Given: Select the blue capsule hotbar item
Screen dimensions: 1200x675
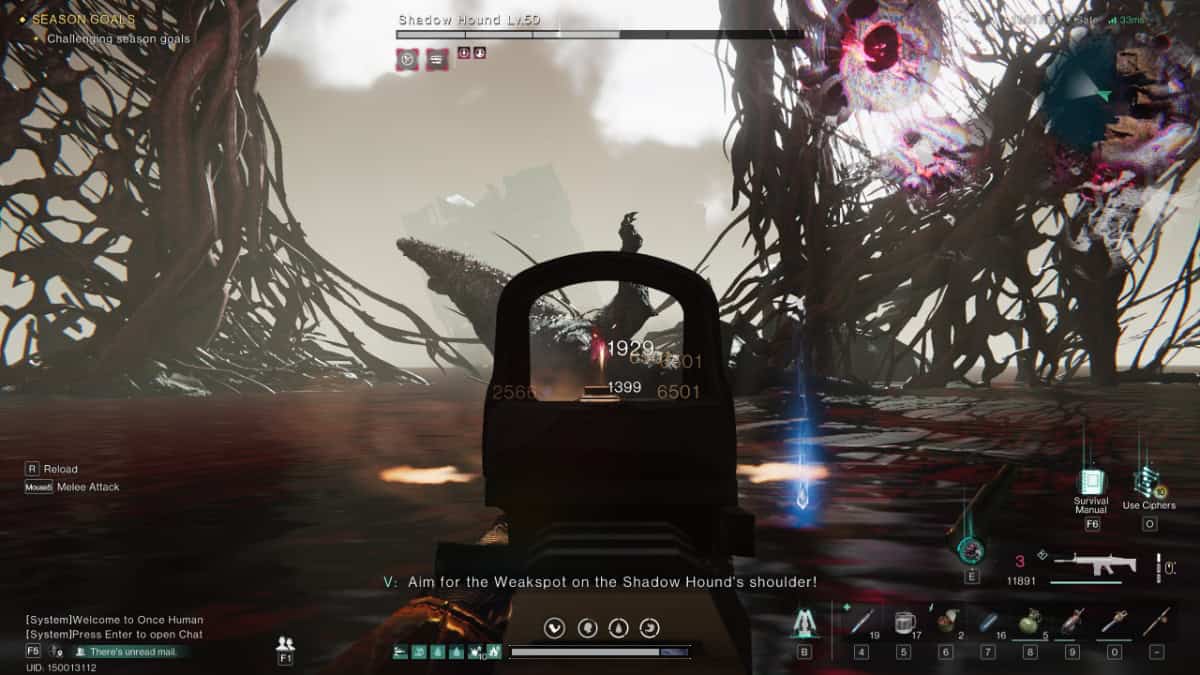Looking at the screenshot, I should [987, 621].
